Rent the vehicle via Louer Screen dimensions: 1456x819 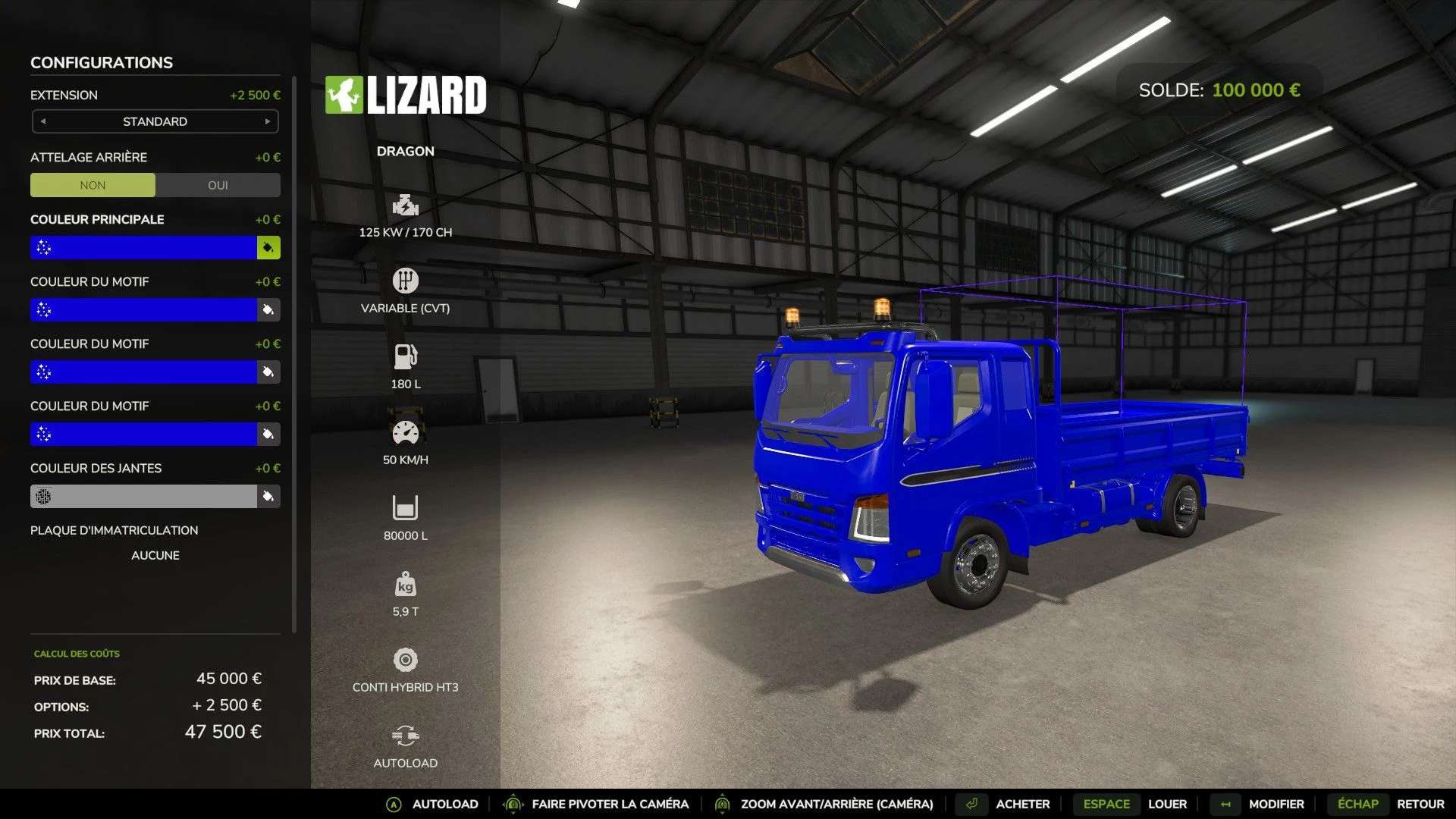(x=1167, y=804)
